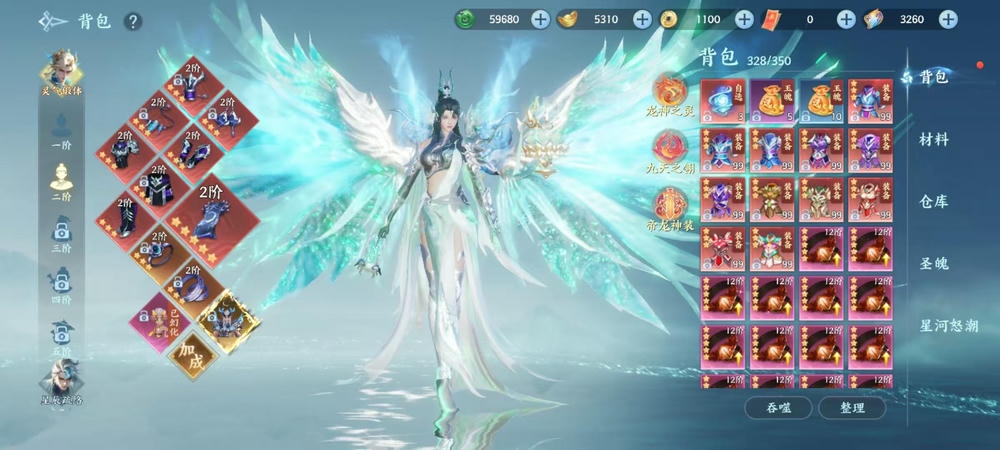Open the 星河怒潮 tab

tap(948, 325)
